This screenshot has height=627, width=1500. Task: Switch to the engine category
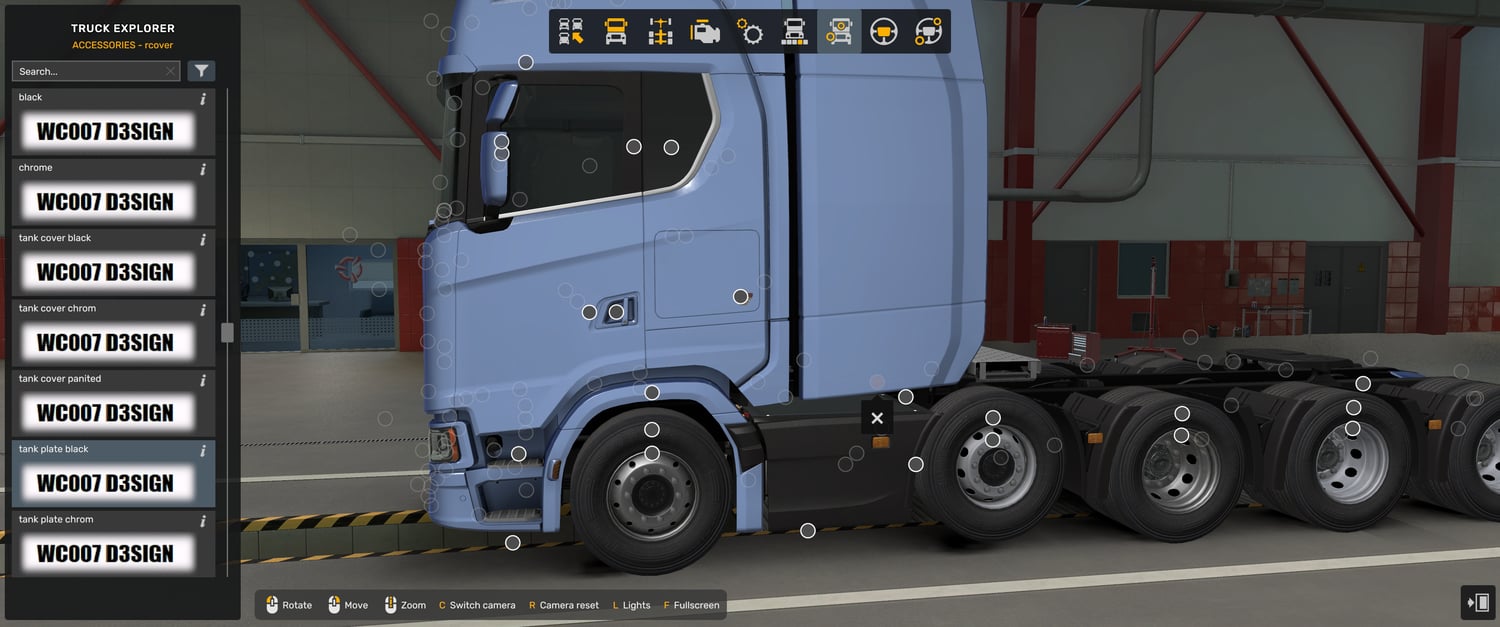(705, 32)
